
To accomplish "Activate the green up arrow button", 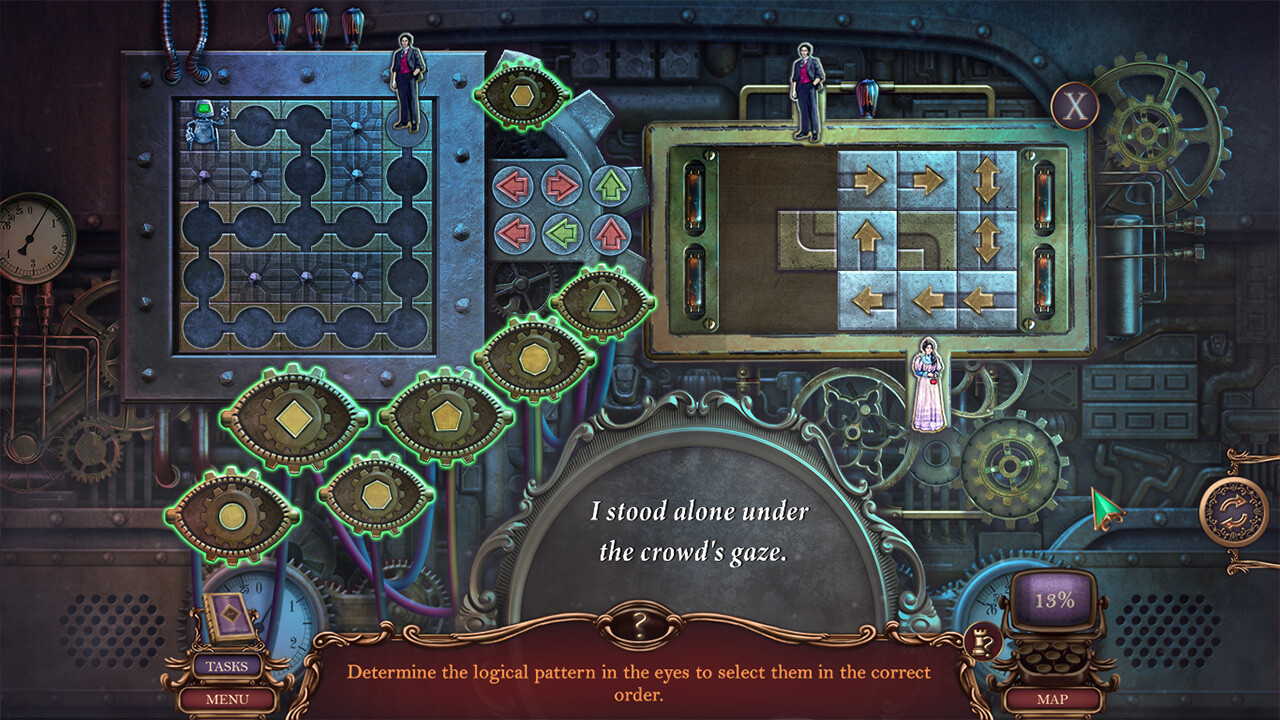I will [x=610, y=186].
